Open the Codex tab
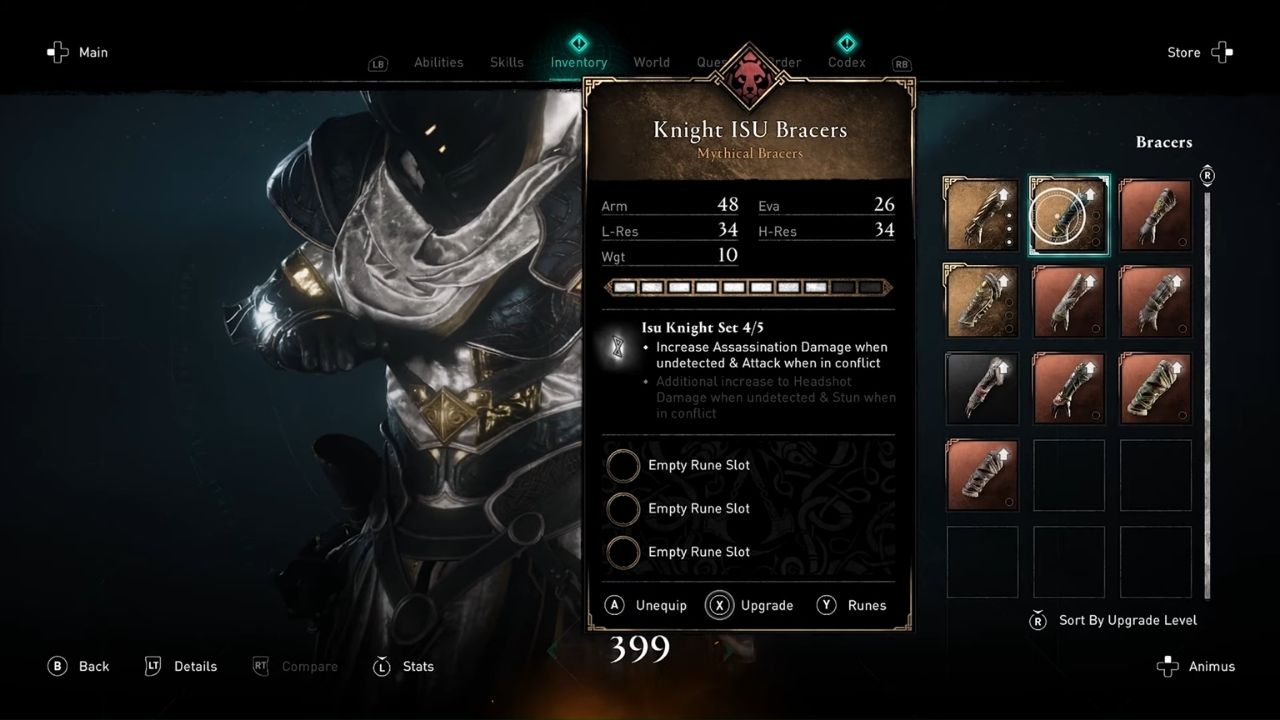 click(846, 62)
